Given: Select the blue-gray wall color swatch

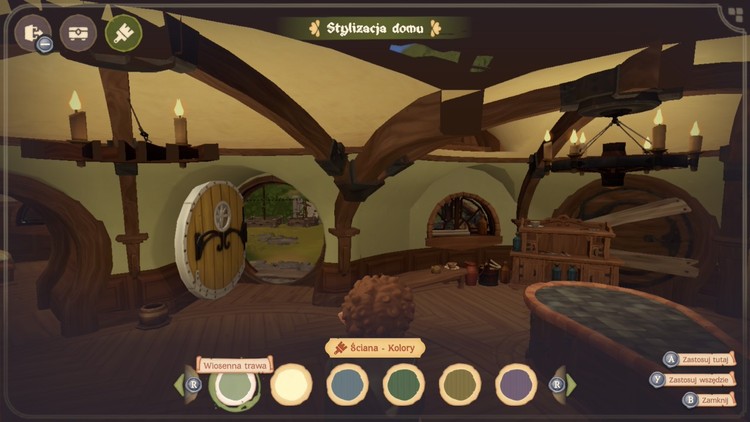Looking at the screenshot, I should tap(348, 385).
